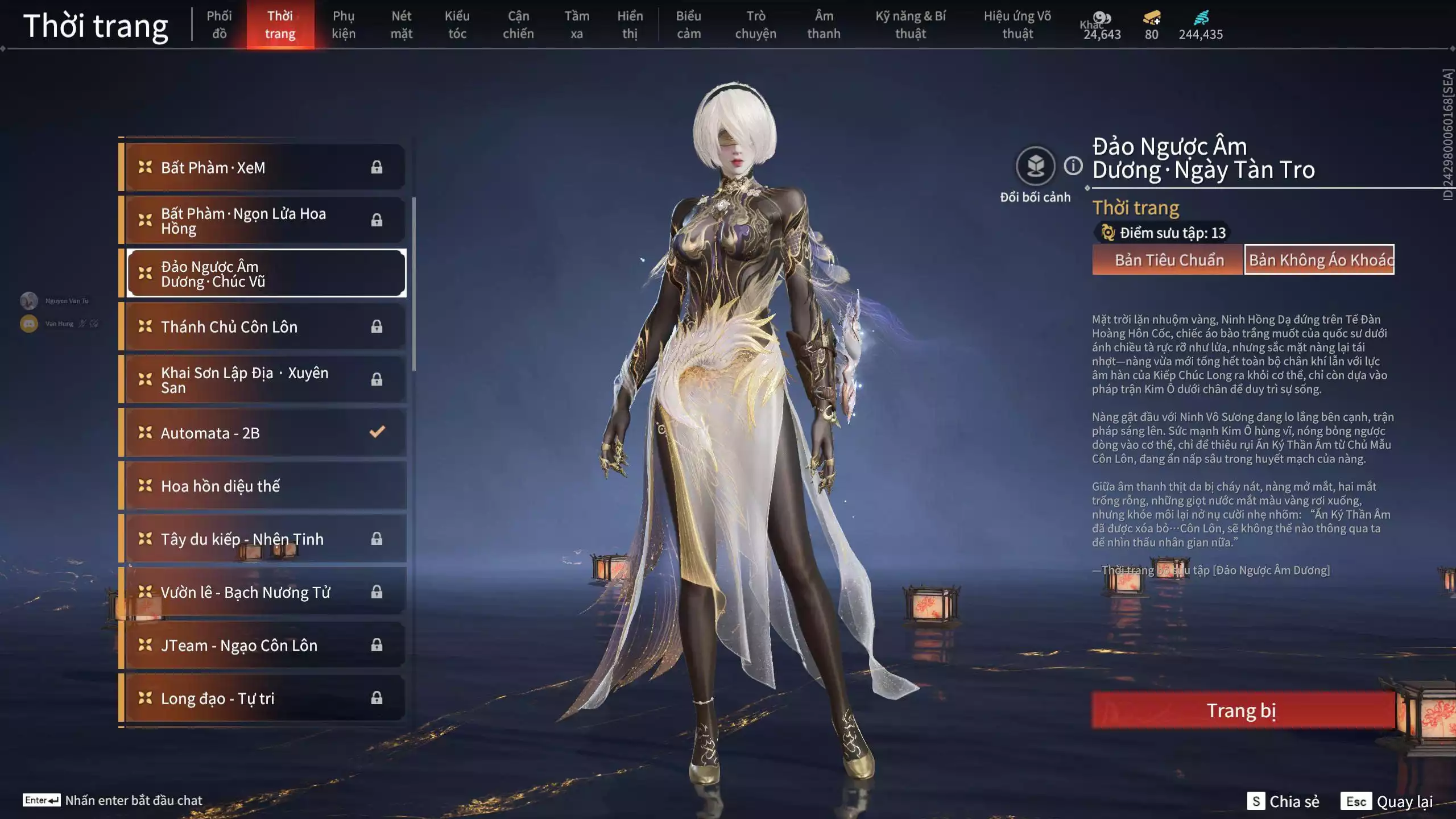1456x819 pixels.
Task: Open the Phụ kiện tab
Action: coord(344,25)
